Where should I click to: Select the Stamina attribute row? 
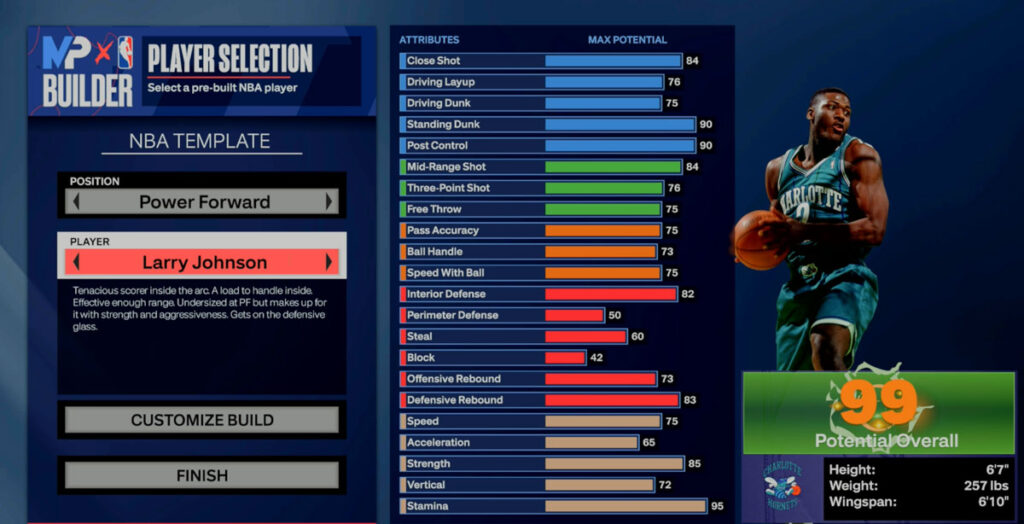coord(552,506)
